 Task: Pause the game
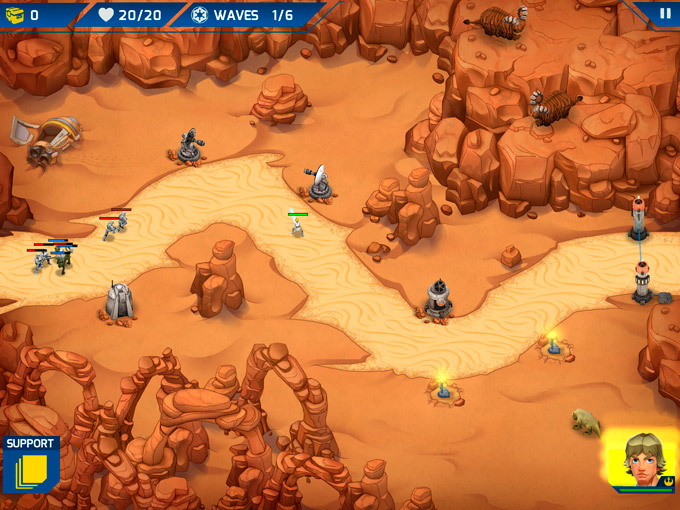[665, 14]
